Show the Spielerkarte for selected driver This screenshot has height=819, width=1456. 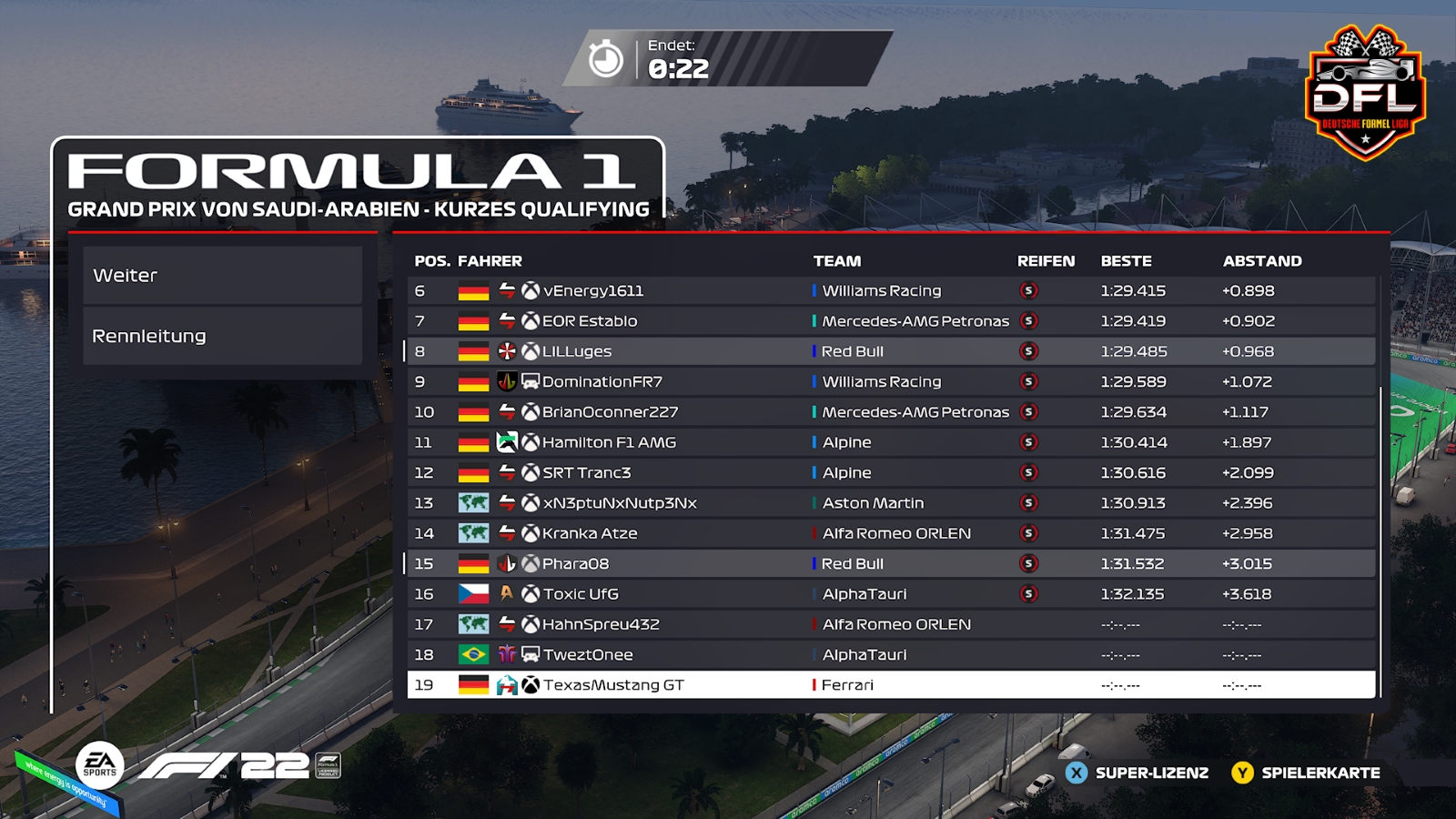click(x=1306, y=773)
